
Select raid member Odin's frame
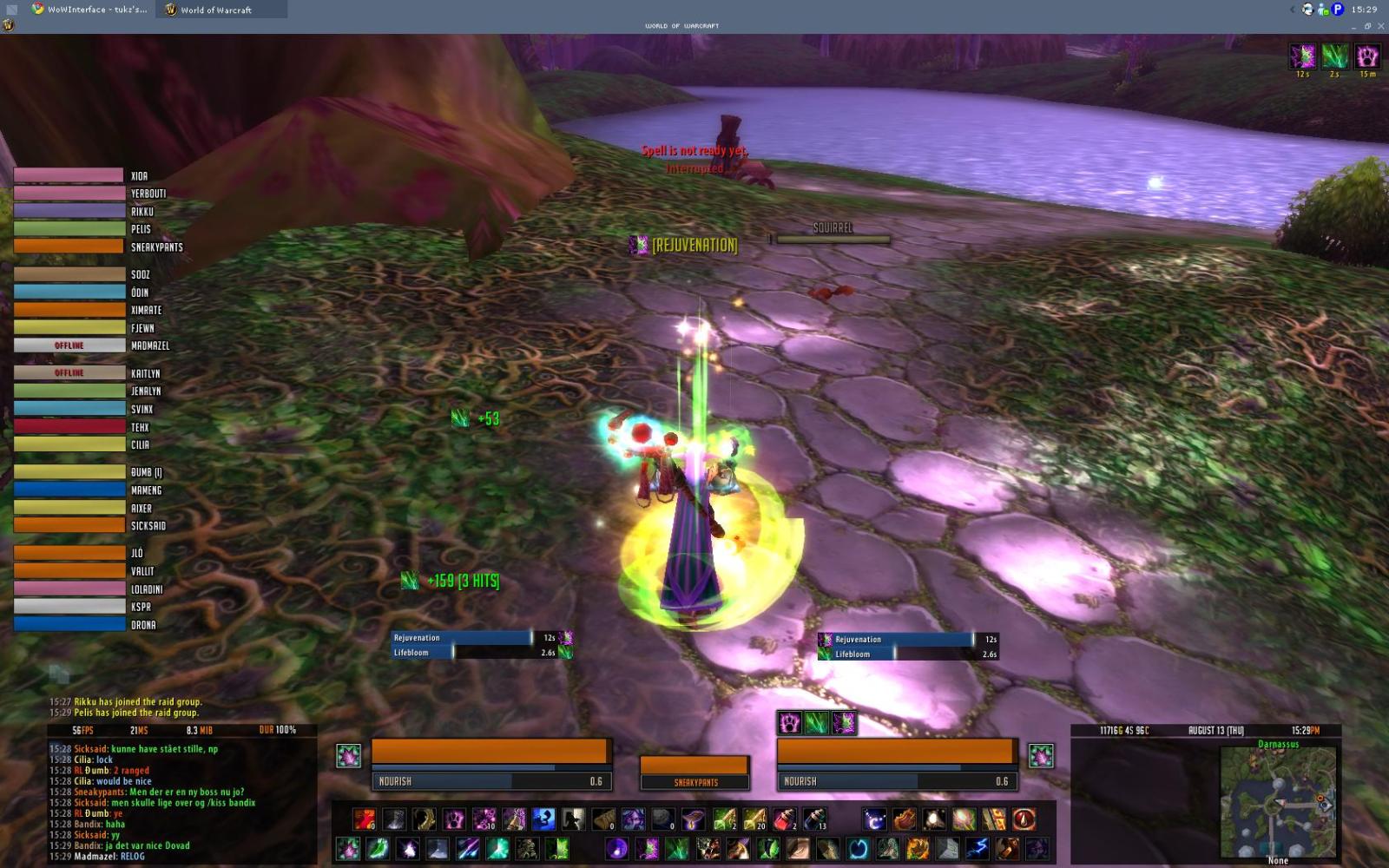[69, 293]
